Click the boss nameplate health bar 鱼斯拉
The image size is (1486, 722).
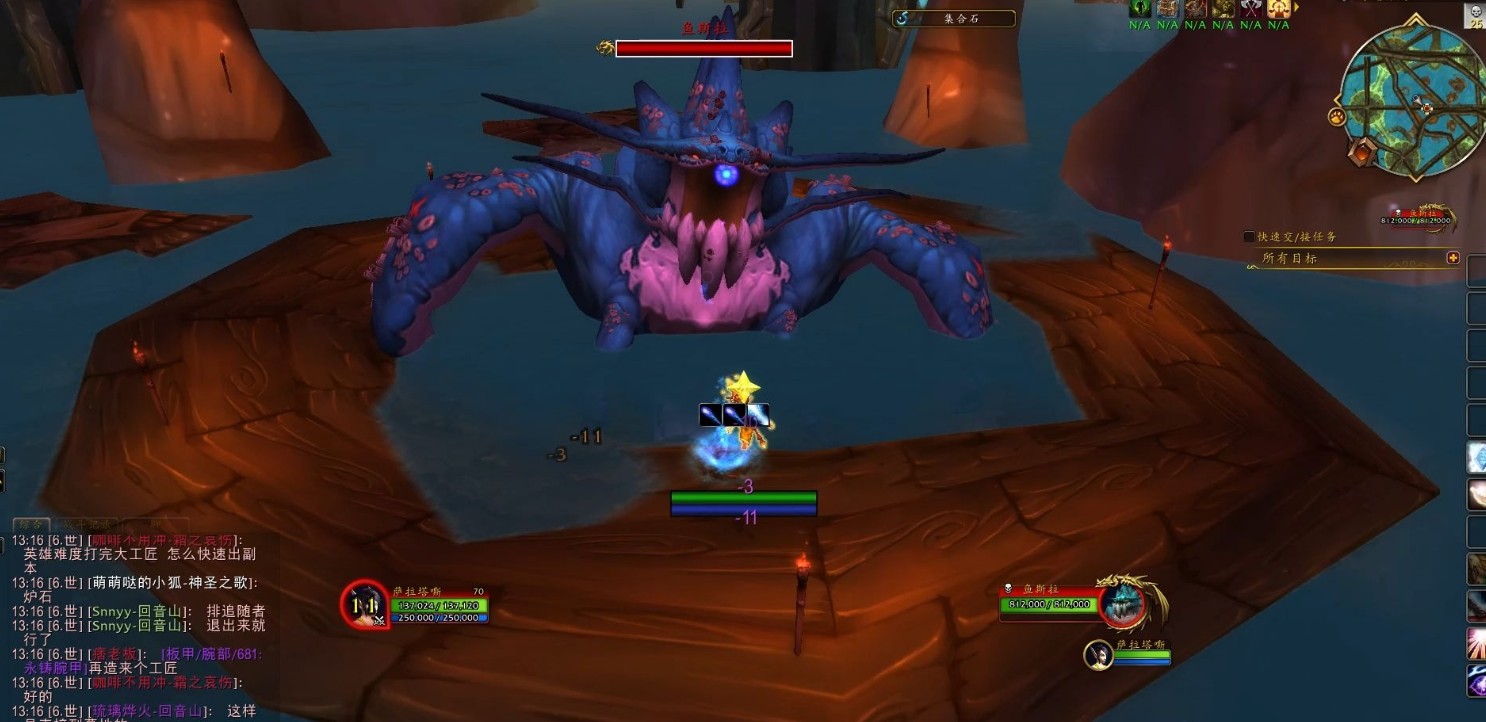click(704, 48)
